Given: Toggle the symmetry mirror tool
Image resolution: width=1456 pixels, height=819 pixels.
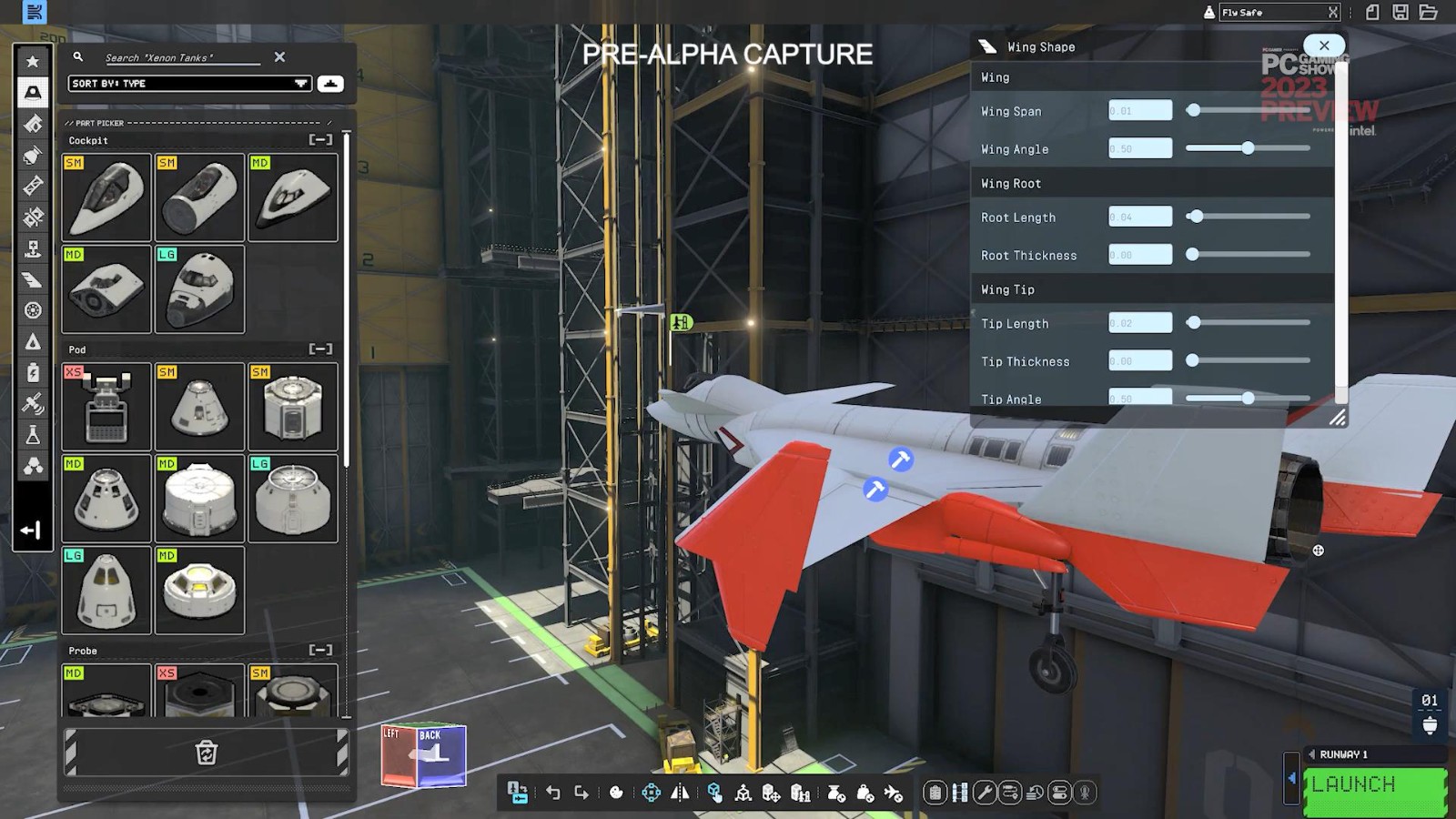Looking at the screenshot, I should click(x=680, y=793).
